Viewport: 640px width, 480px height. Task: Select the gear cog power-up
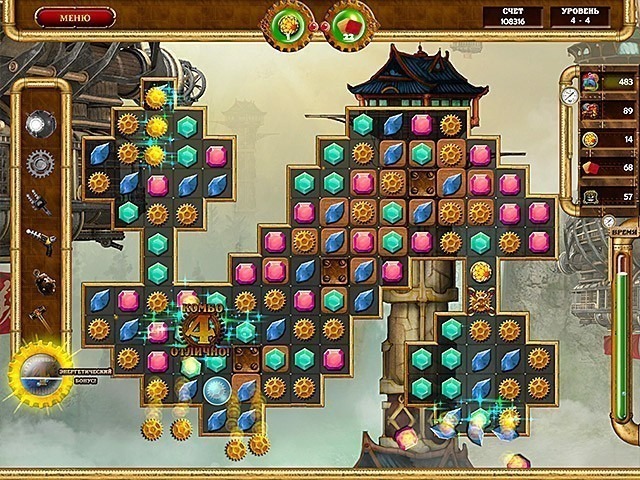point(40,163)
